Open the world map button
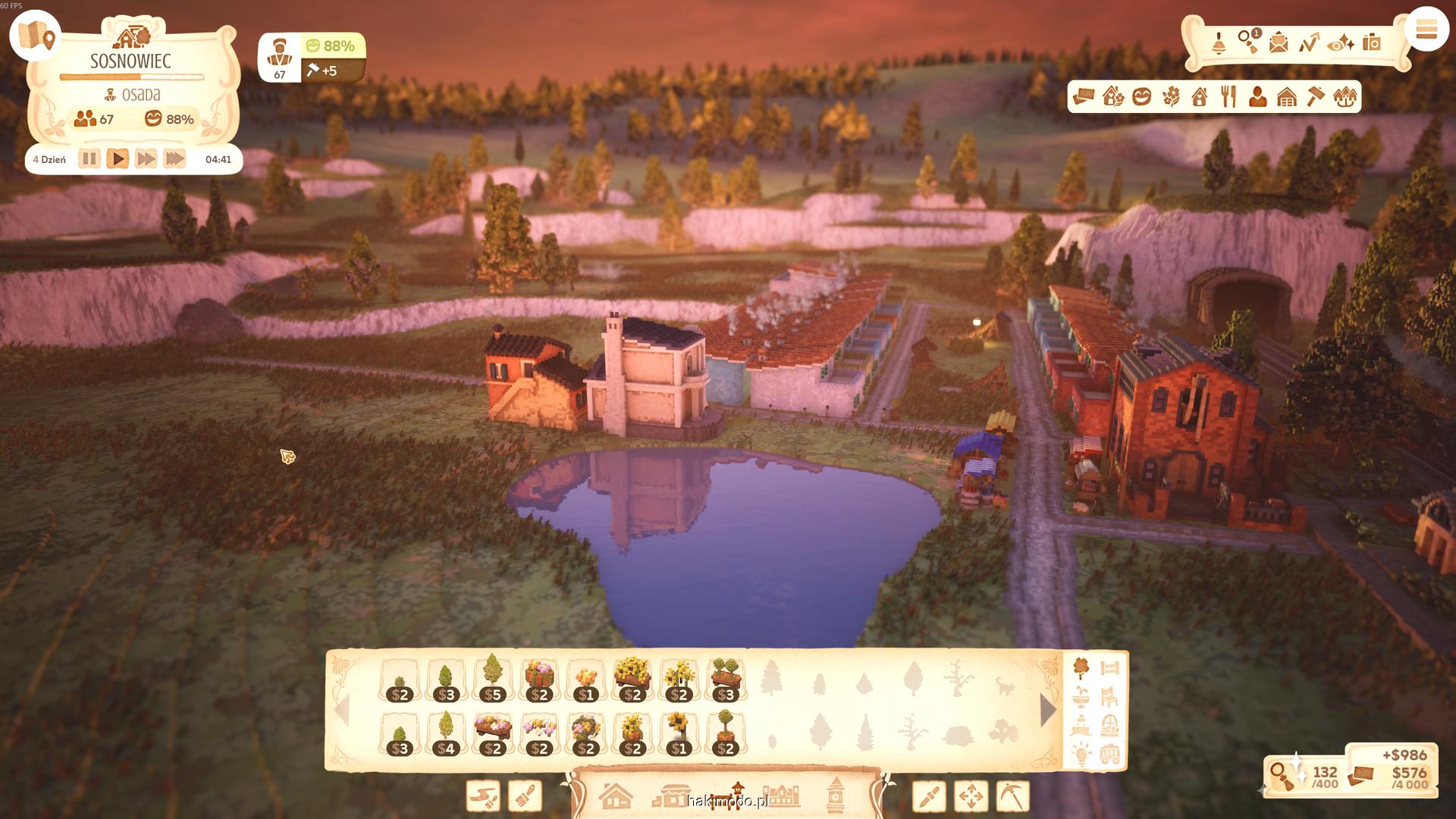 click(x=36, y=35)
